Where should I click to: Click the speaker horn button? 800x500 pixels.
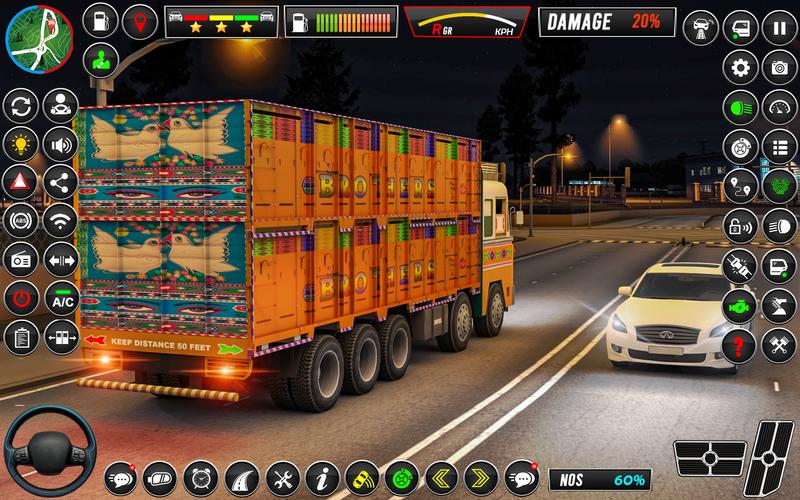(x=62, y=144)
